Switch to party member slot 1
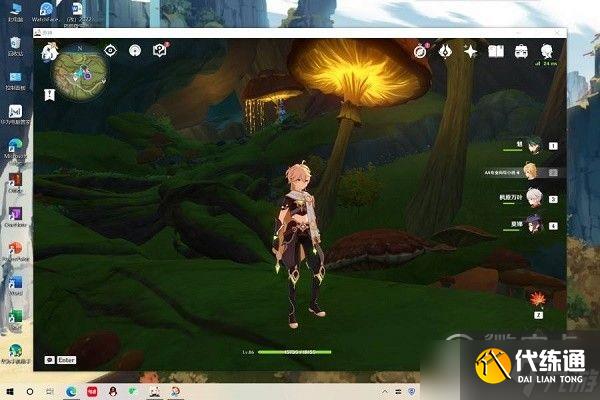Image resolution: width=600 pixels, height=400 pixels. (536, 146)
